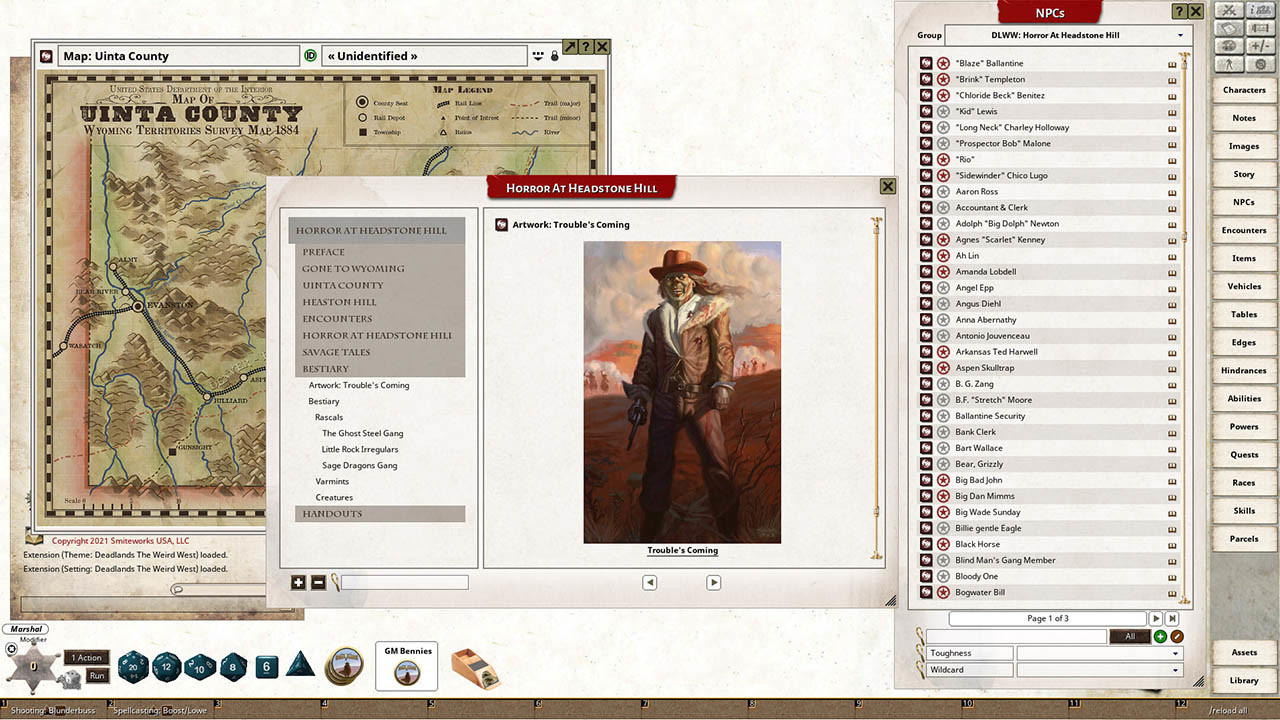The image size is (1280, 720).
Task: Roll the d20 die in the dice tray
Action: 133,667
